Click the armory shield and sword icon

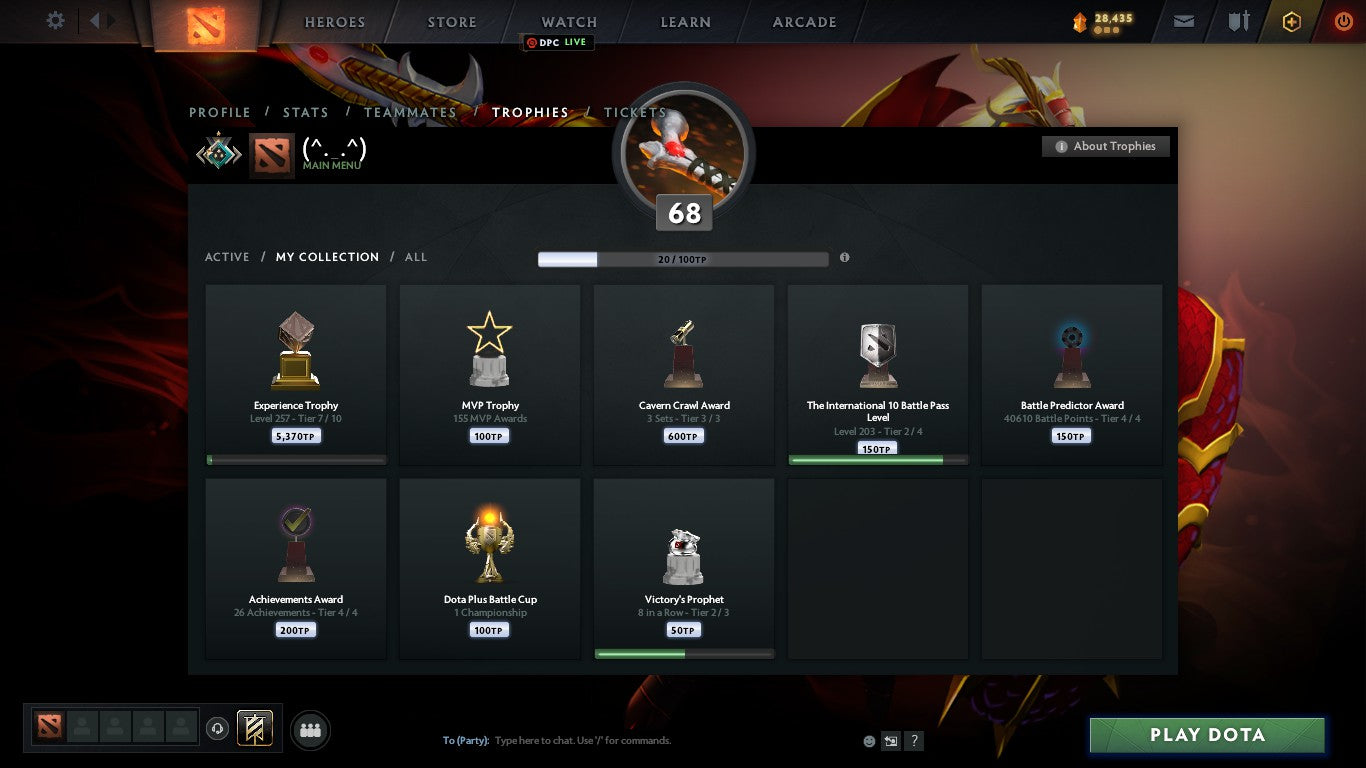pyautogui.click(x=1238, y=21)
